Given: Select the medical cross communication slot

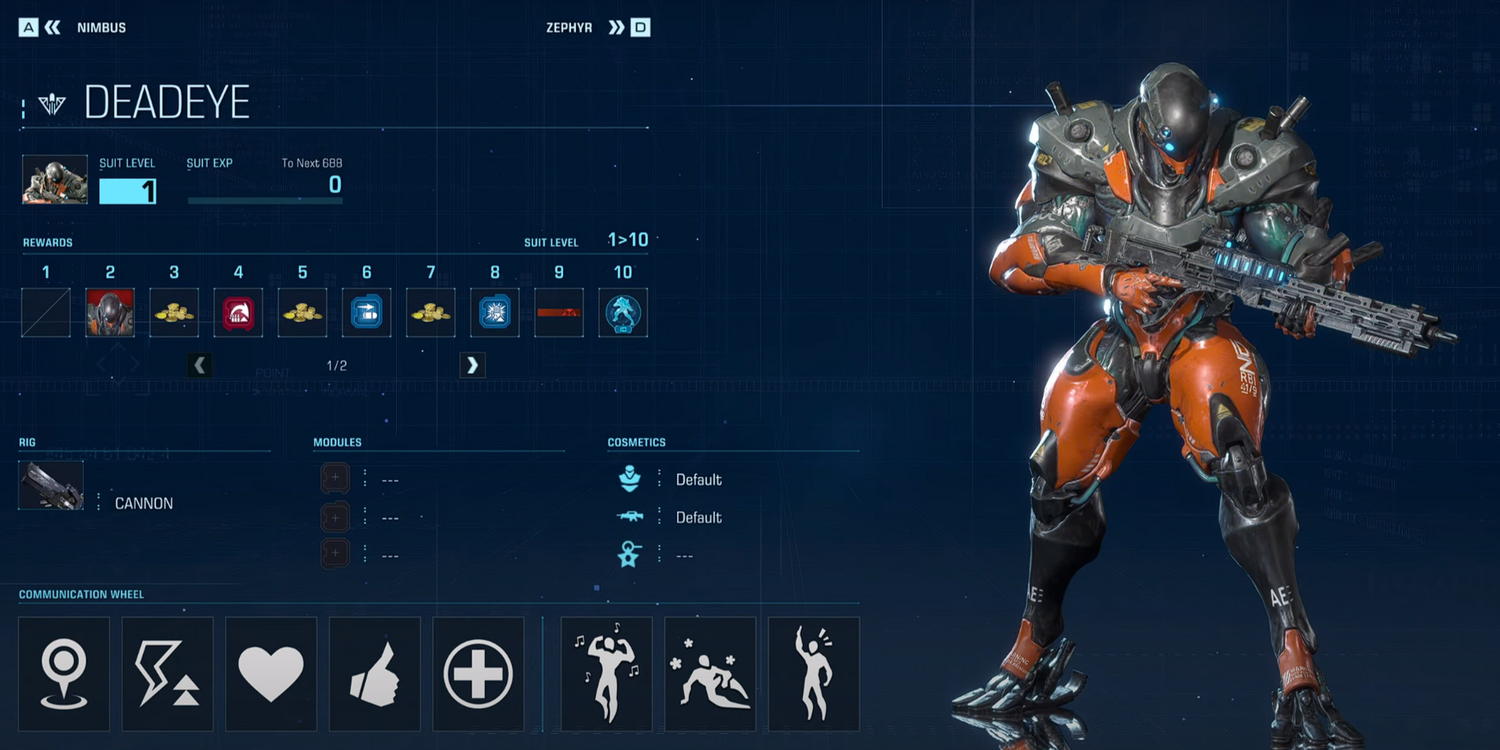Looking at the screenshot, I should (478, 673).
